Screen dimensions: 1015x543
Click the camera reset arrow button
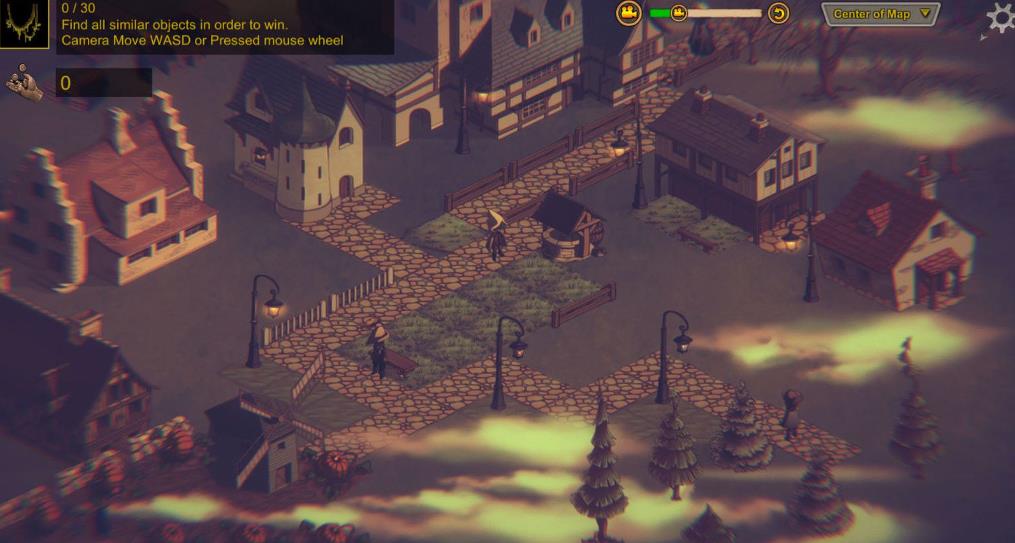tap(778, 13)
